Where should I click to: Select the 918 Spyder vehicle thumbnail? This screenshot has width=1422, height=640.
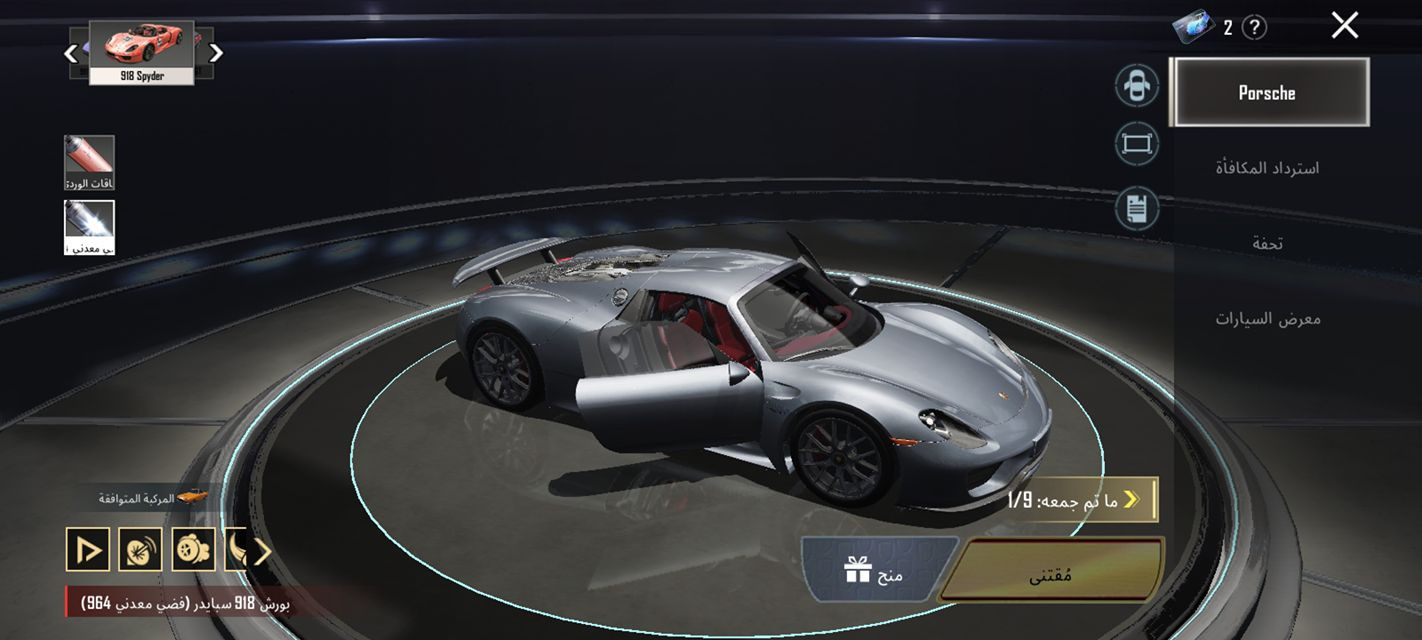pos(141,52)
